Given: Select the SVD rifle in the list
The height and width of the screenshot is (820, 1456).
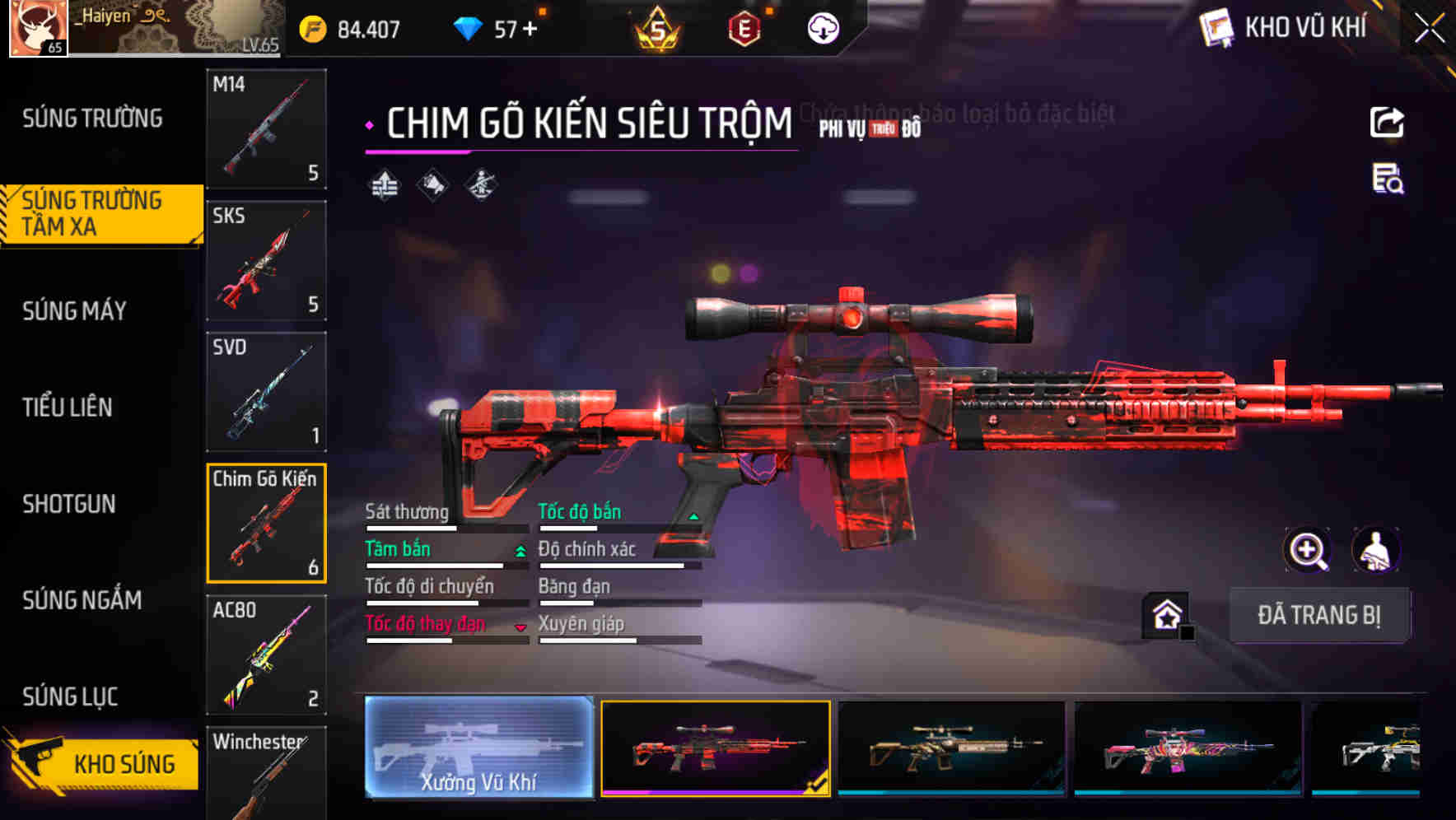Looking at the screenshot, I should click(x=266, y=391).
